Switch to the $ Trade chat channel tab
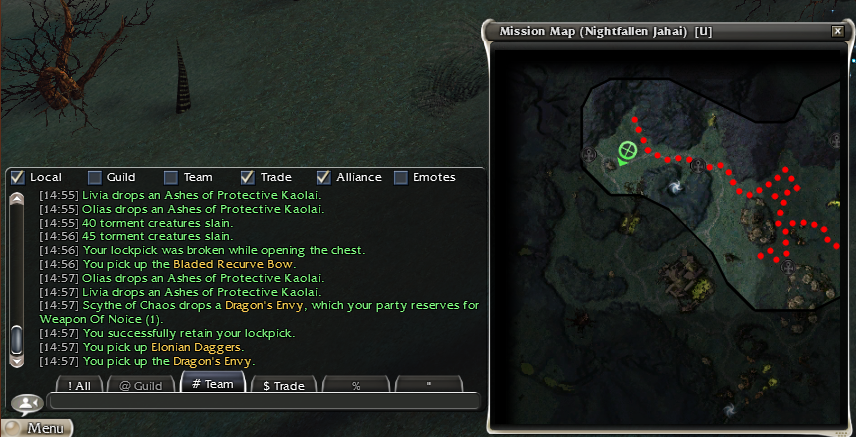 tap(283, 385)
